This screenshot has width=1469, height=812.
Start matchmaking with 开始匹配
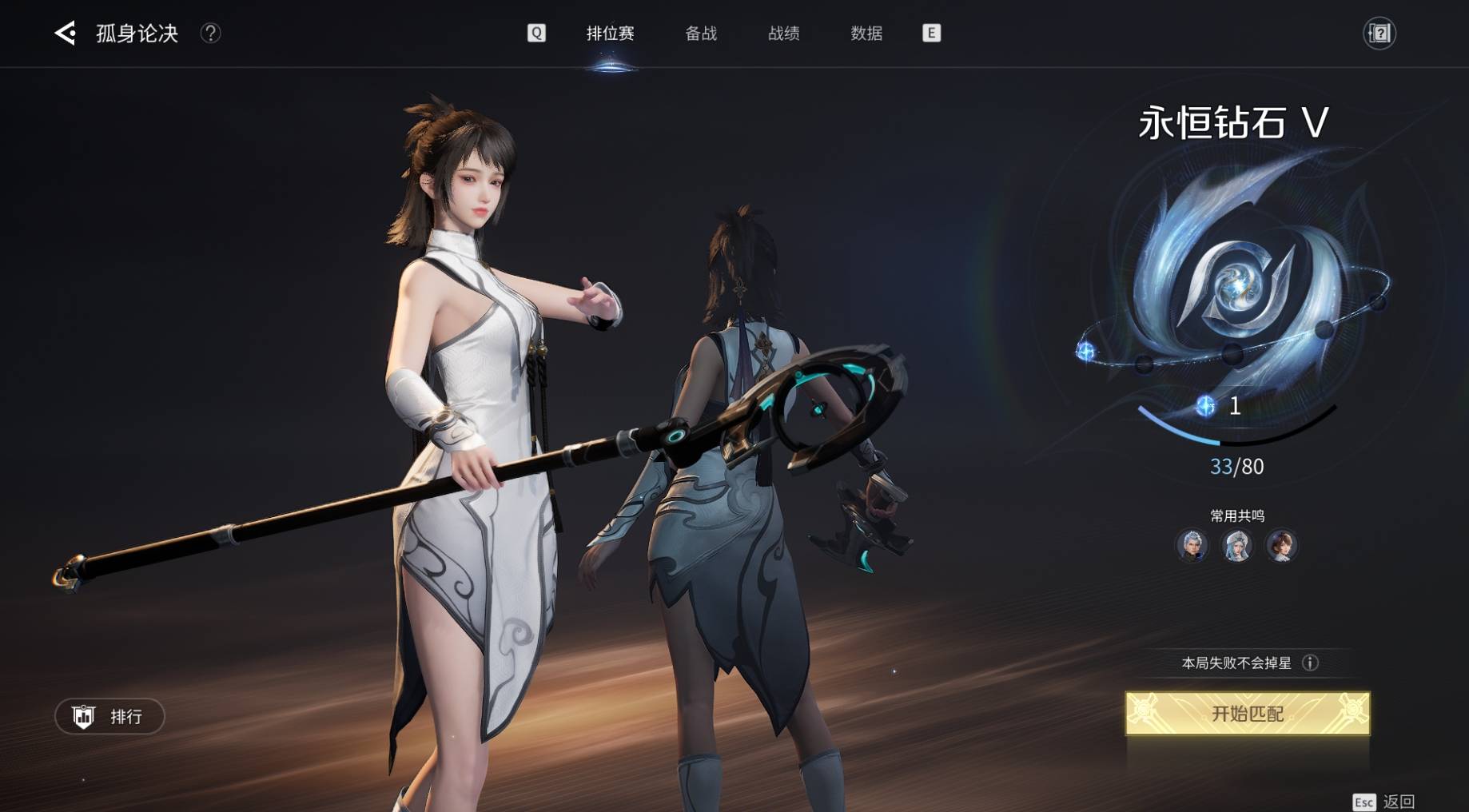[1247, 713]
